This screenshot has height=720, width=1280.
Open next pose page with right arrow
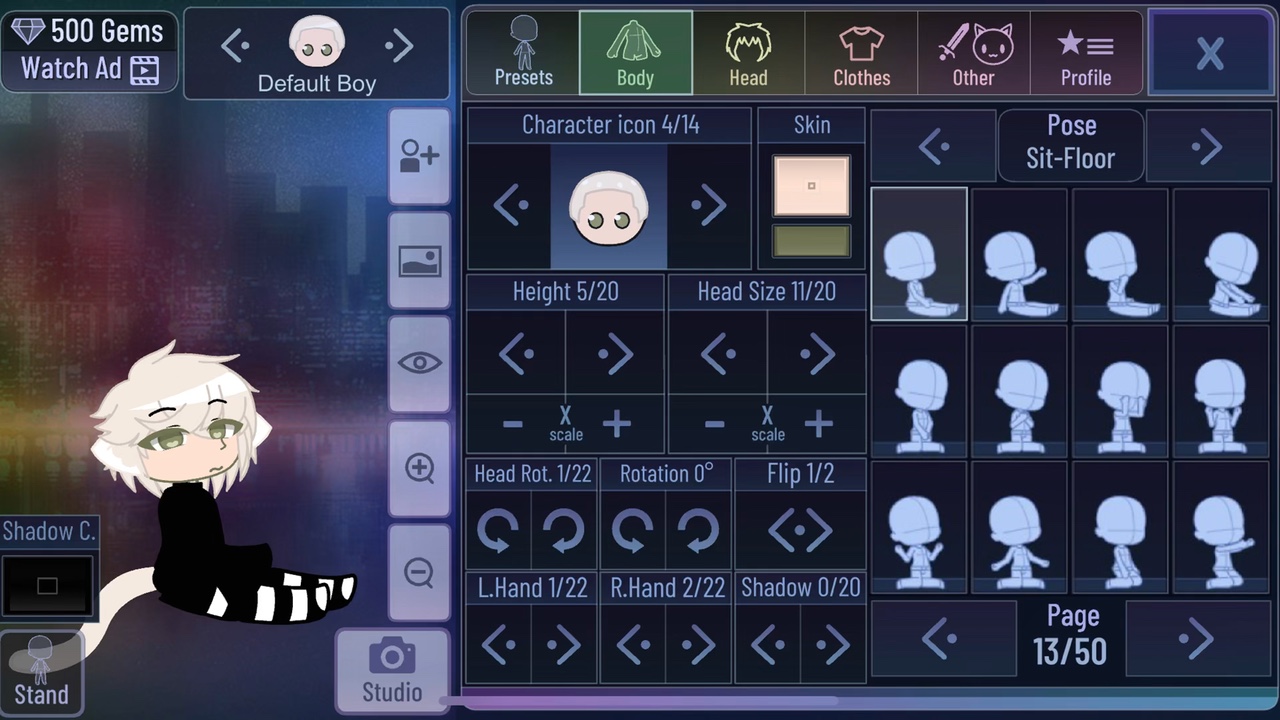click(x=1196, y=638)
